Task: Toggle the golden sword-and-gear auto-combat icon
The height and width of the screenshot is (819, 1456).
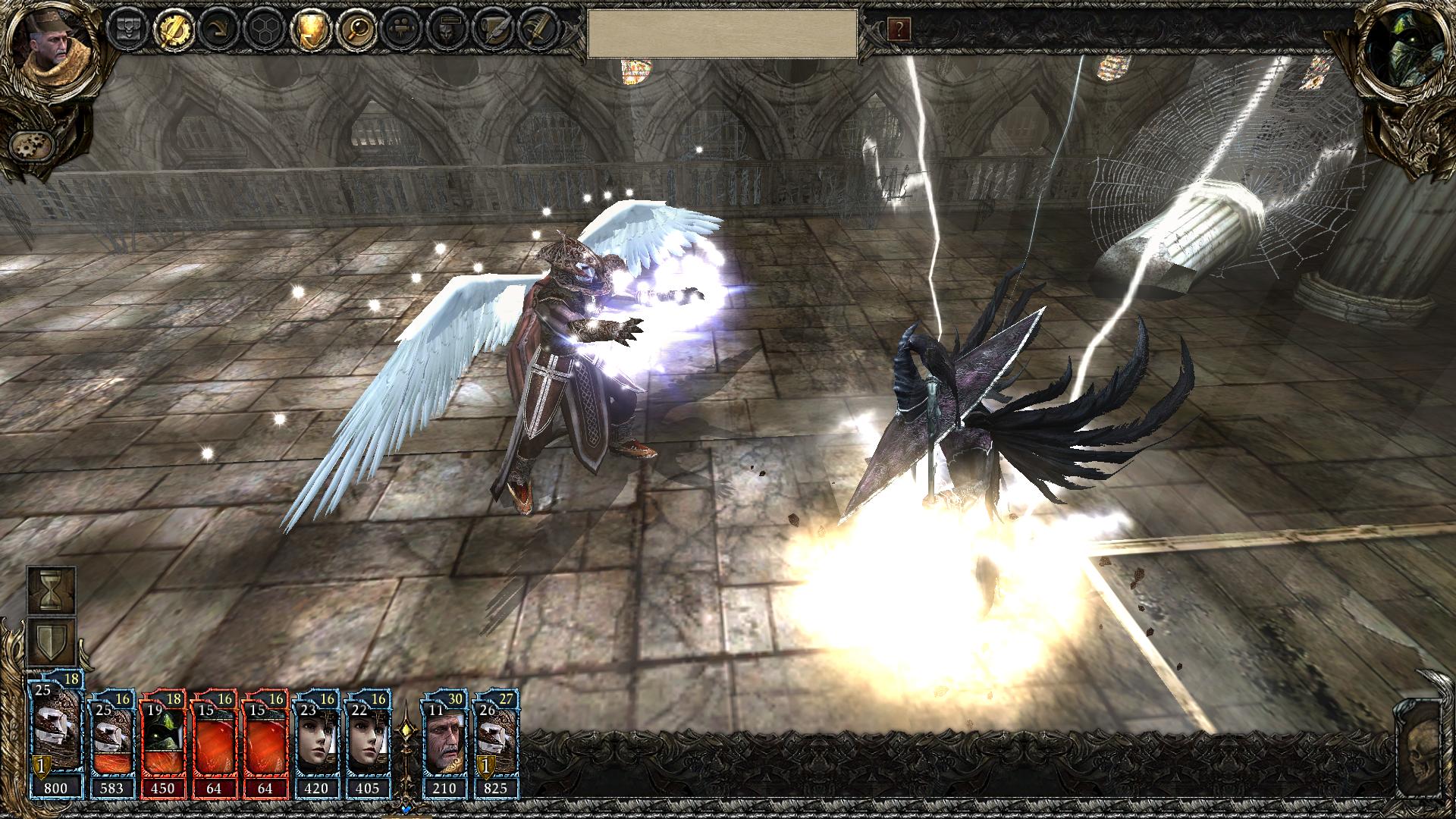Action: point(171,30)
